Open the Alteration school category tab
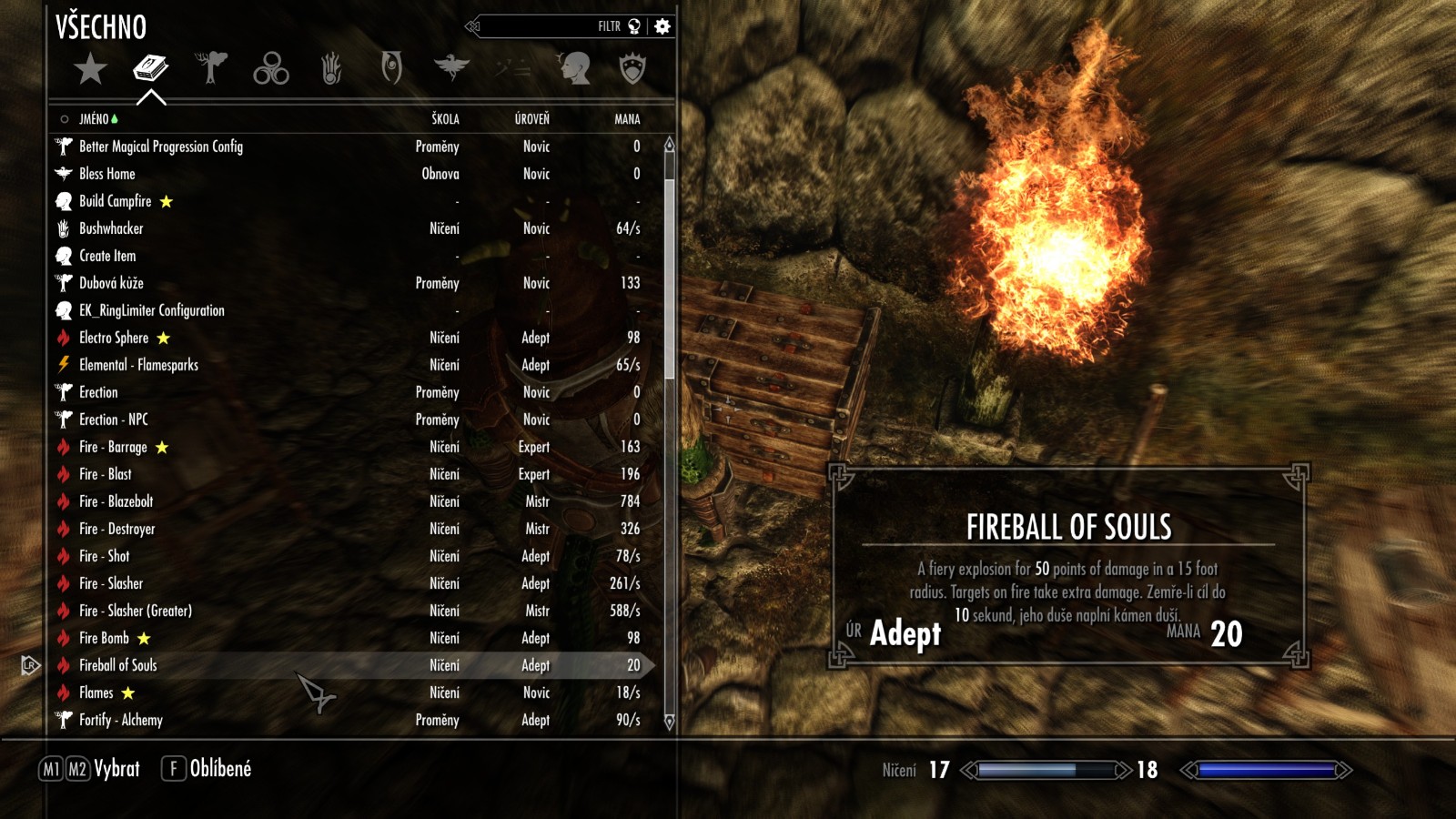The image size is (1456, 819). (210, 67)
